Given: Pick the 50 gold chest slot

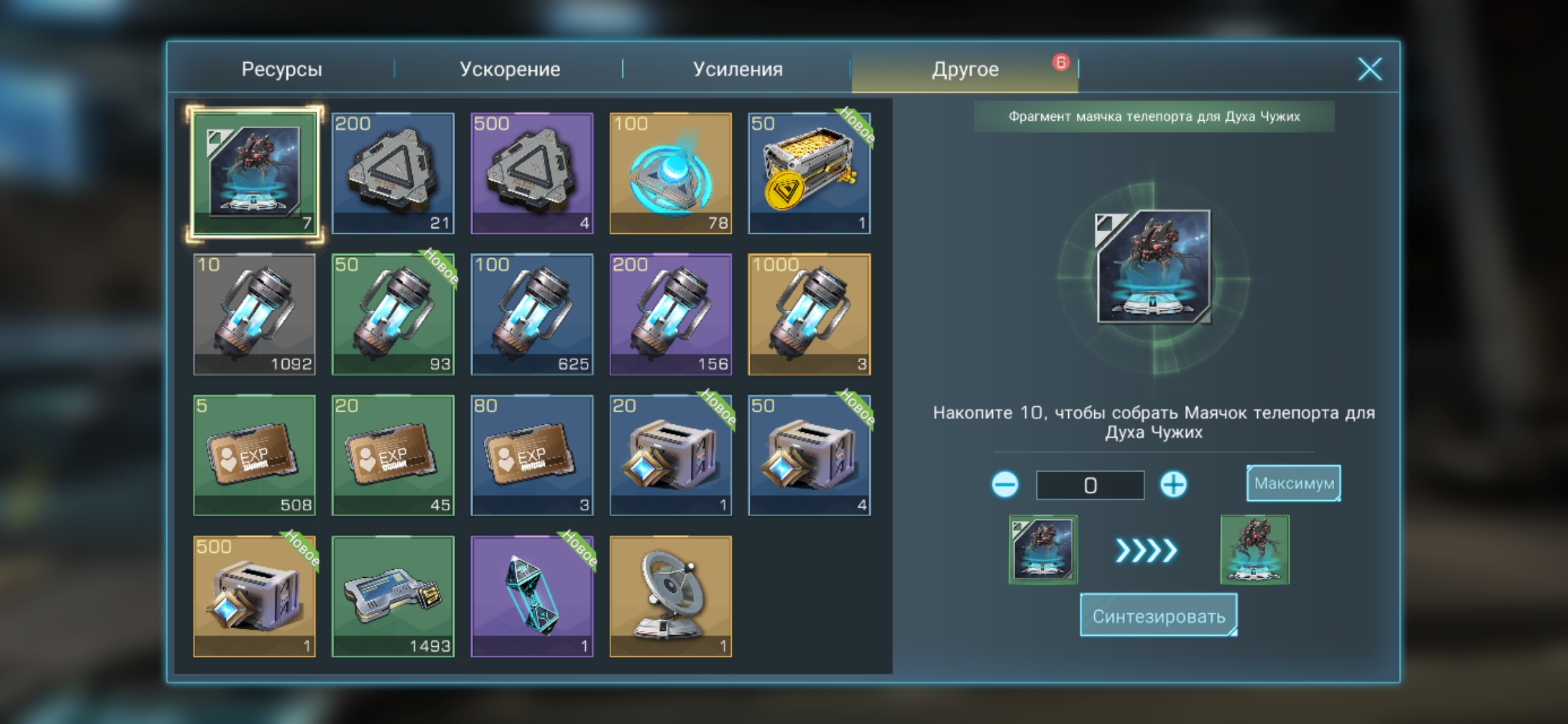Looking at the screenshot, I should pos(809,174).
